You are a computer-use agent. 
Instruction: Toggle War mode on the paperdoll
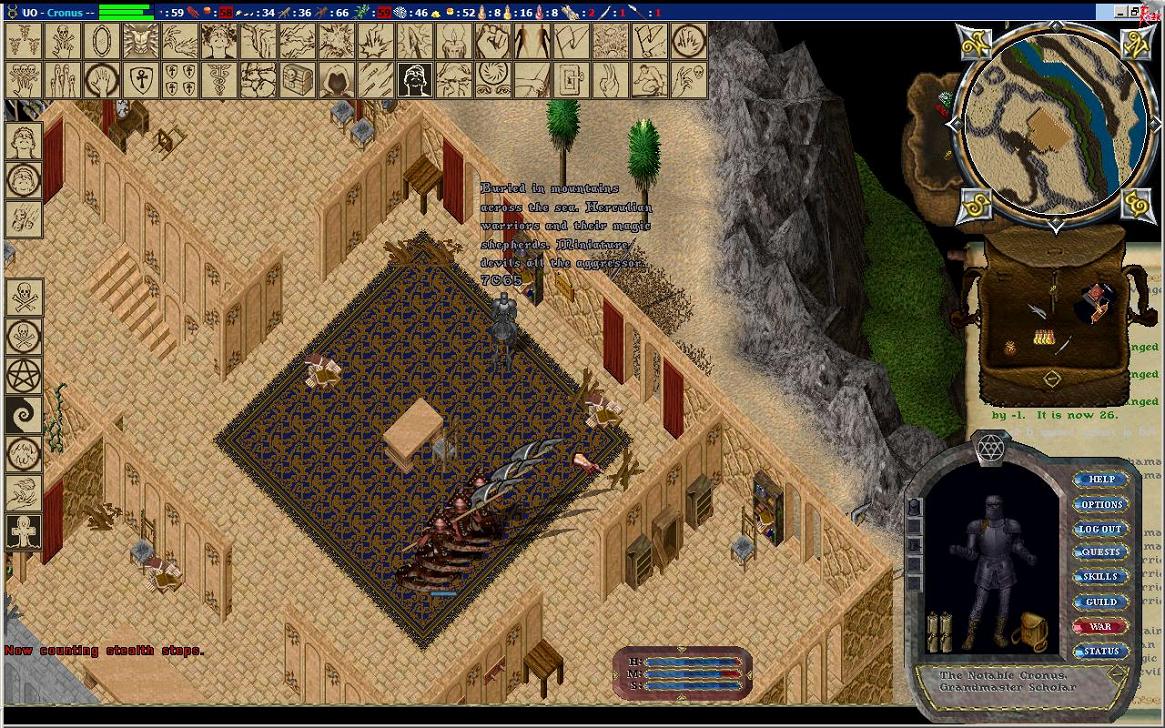point(1100,627)
